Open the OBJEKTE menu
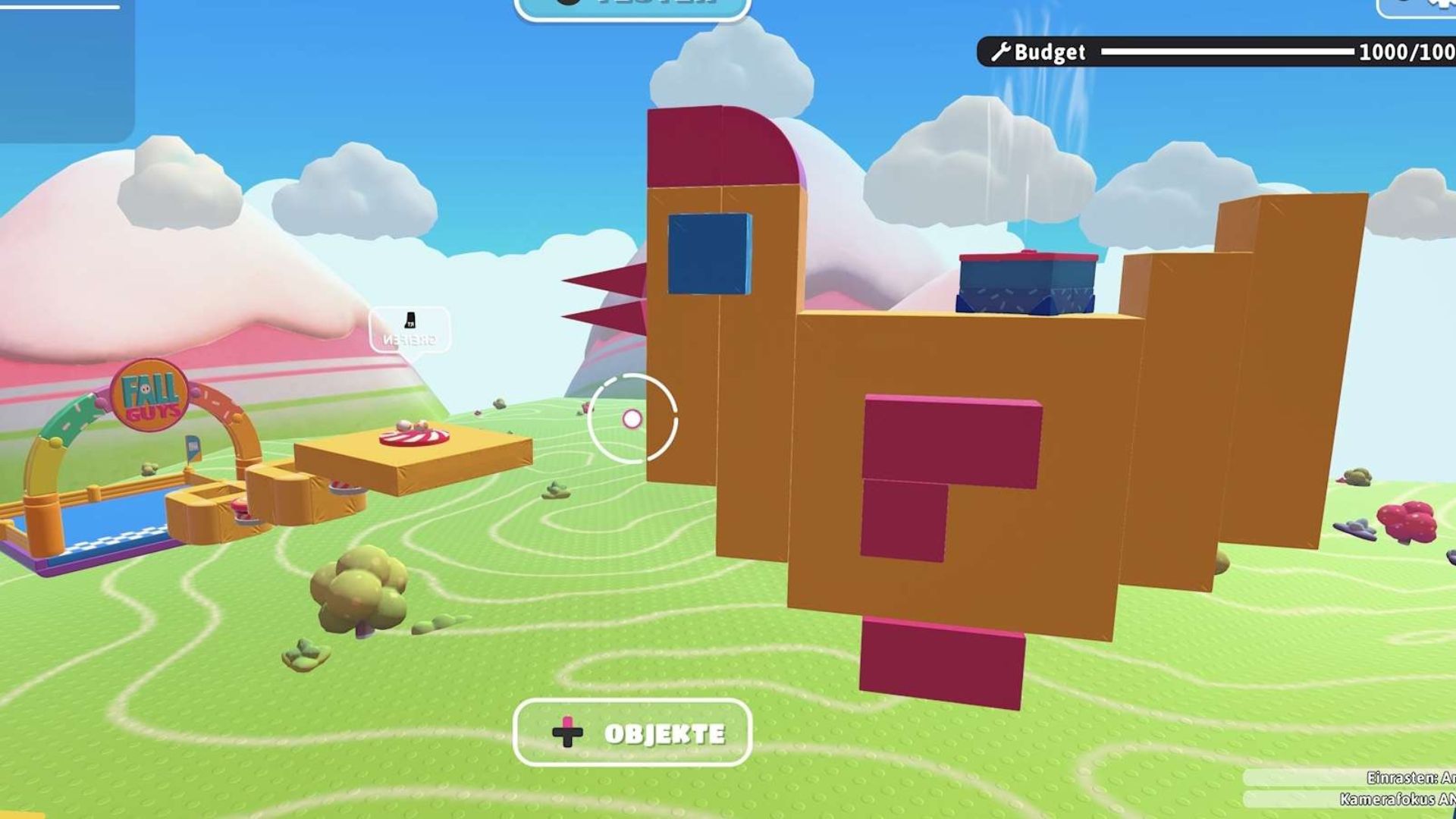This screenshot has height=819, width=1456. click(632, 733)
